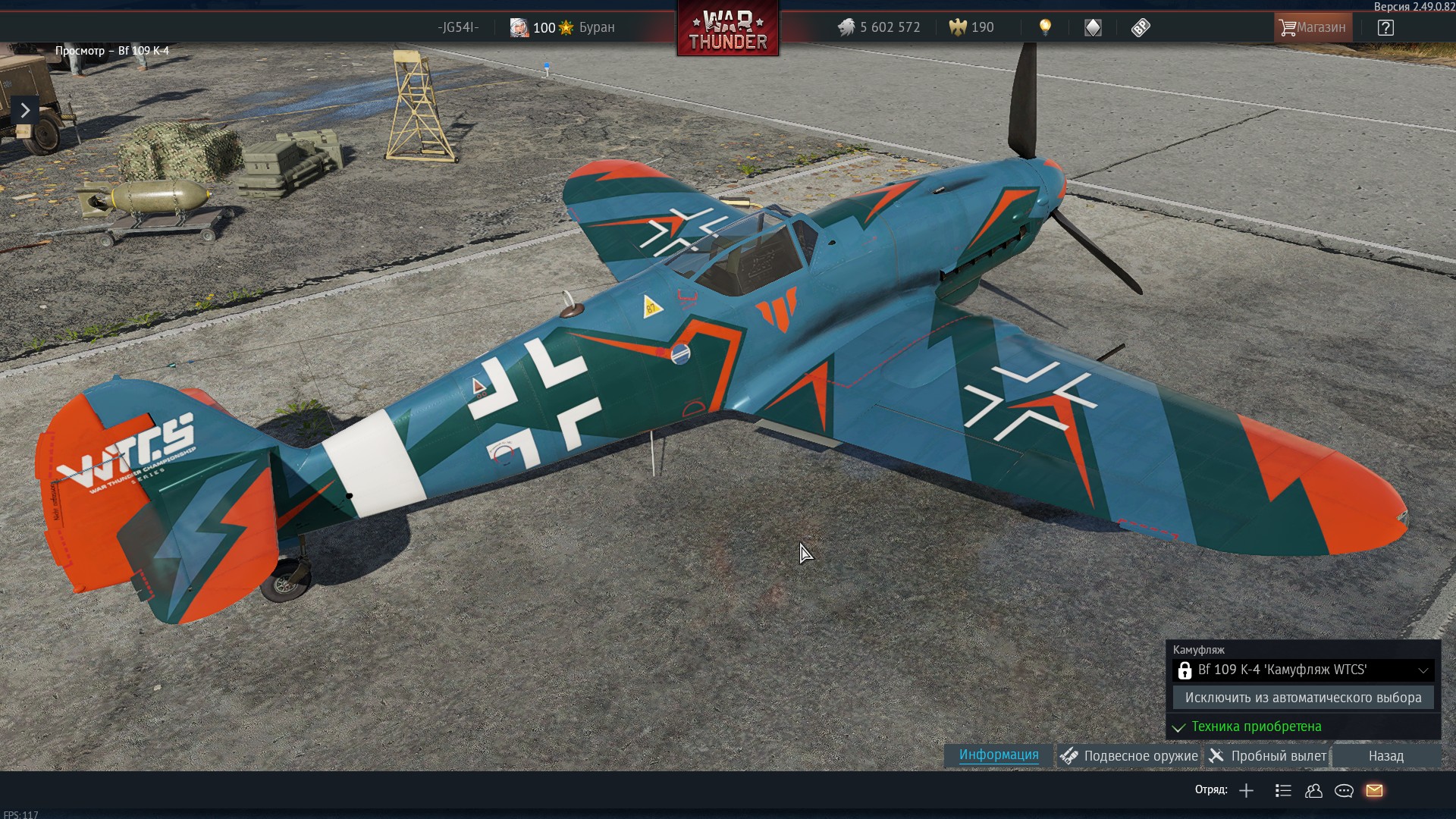This screenshot has height=819, width=1456.
Task: Open the help question mark menu
Action: [1385, 28]
